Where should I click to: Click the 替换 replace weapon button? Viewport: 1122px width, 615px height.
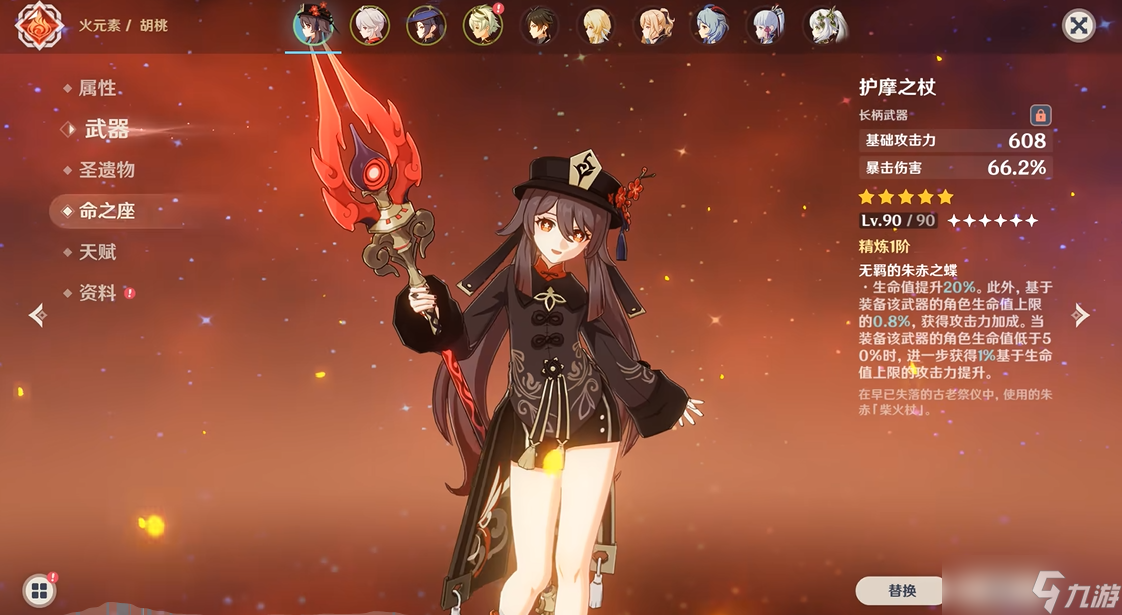pyautogui.click(x=901, y=590)
